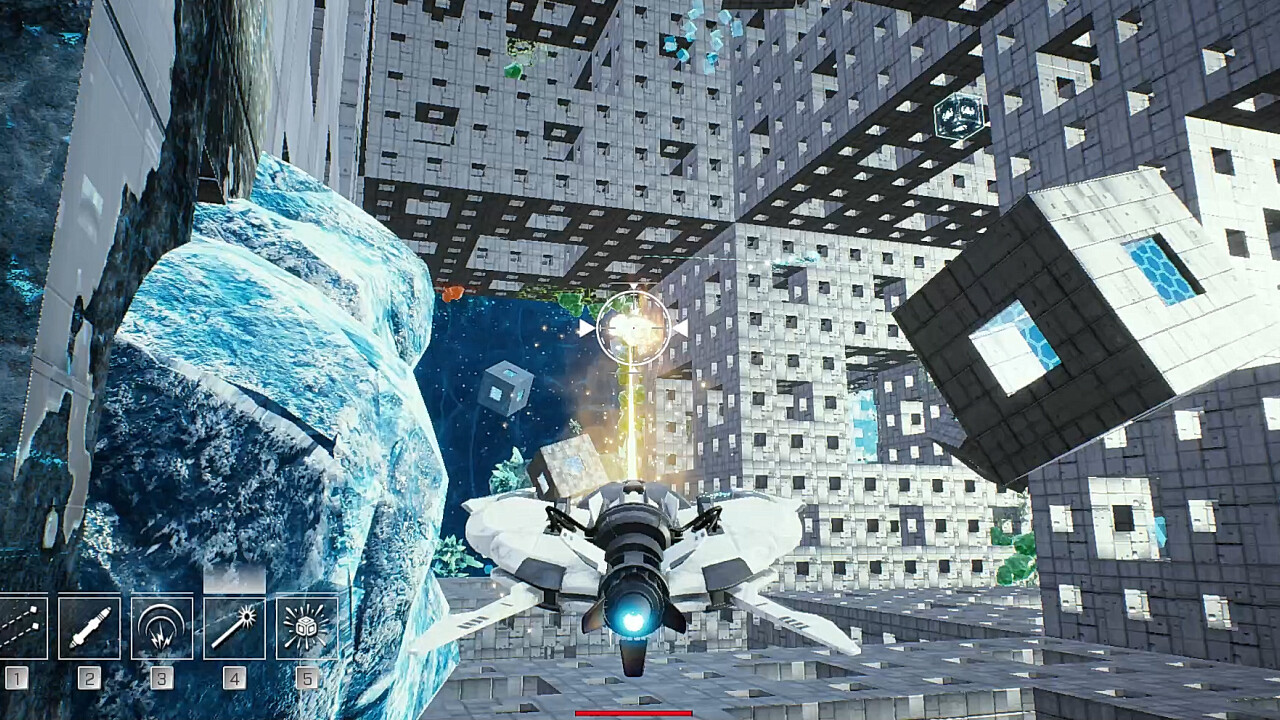Screen dimensions: 1280x720
Task: Click the right target arrow beside the reticle
Action: [683, 327]
